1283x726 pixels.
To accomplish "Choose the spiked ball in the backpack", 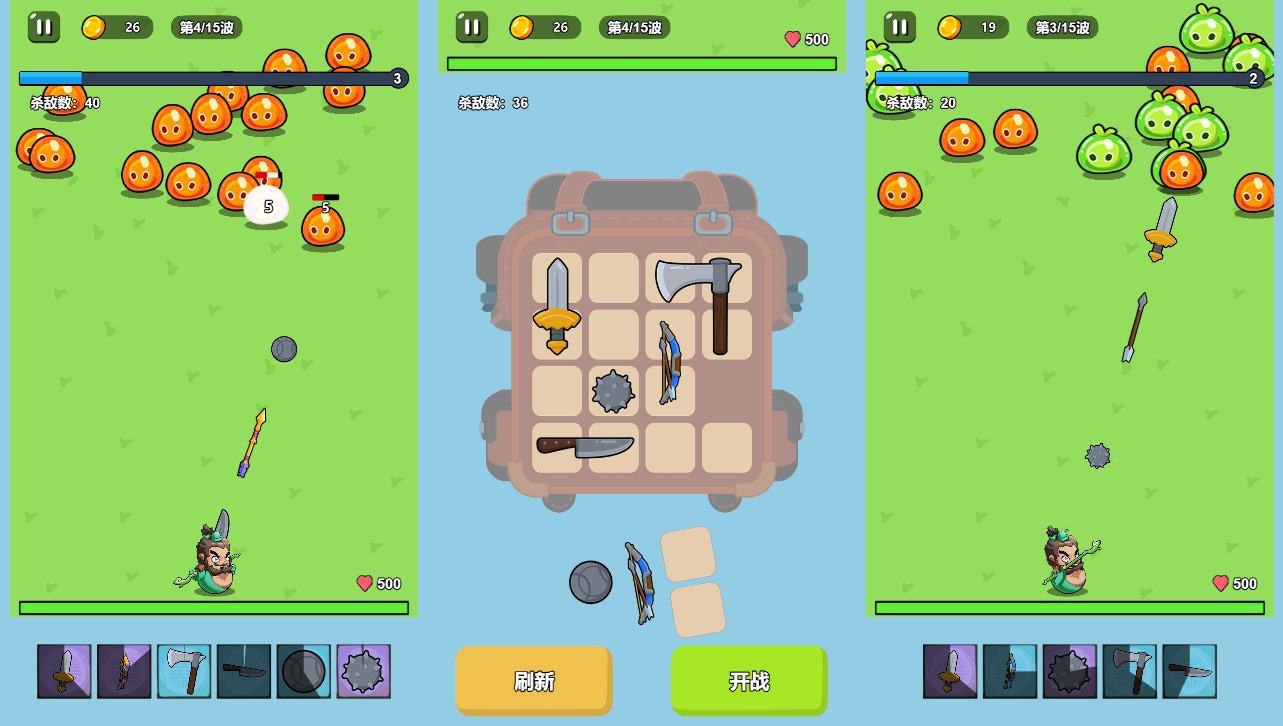I will [613, 391].
